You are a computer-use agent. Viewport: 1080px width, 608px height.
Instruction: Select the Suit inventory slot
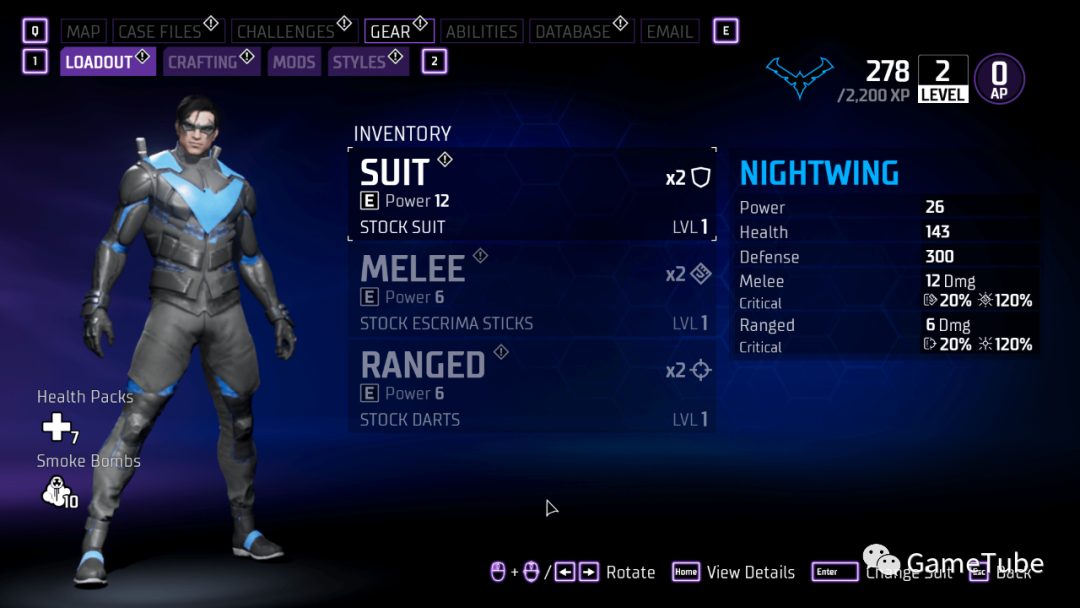532,195
